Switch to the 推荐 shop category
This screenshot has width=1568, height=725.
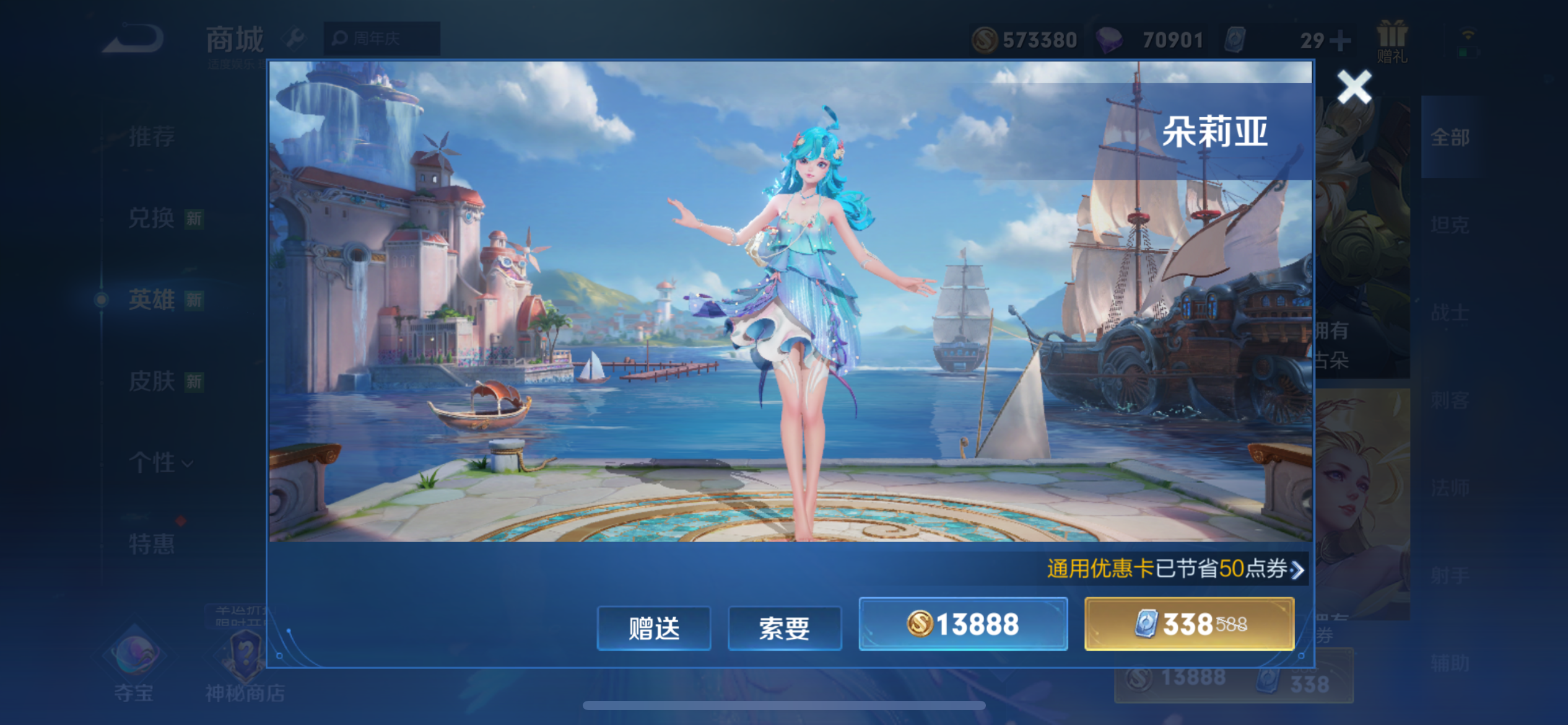152,136
